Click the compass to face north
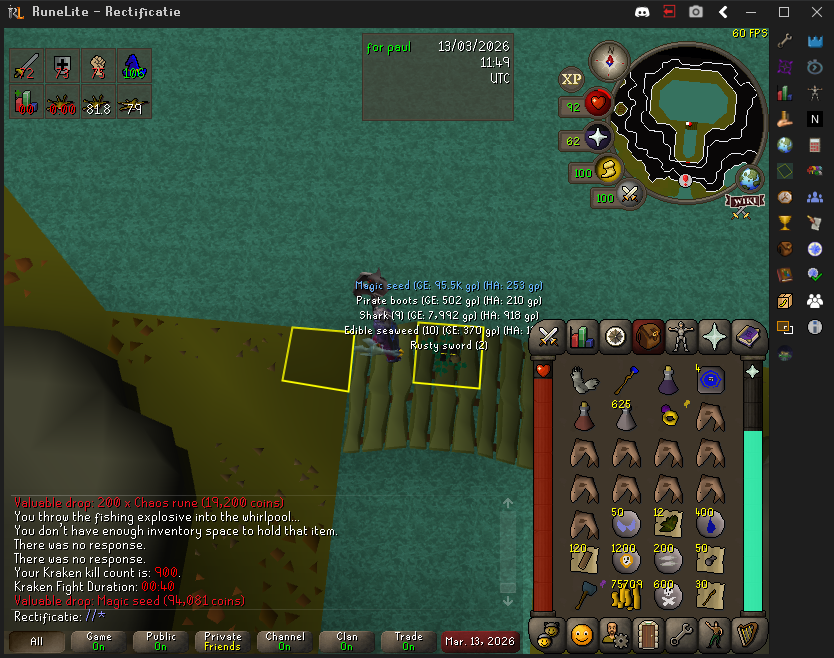The width and height of the screenshot is (834, 658). coord(608,61)
